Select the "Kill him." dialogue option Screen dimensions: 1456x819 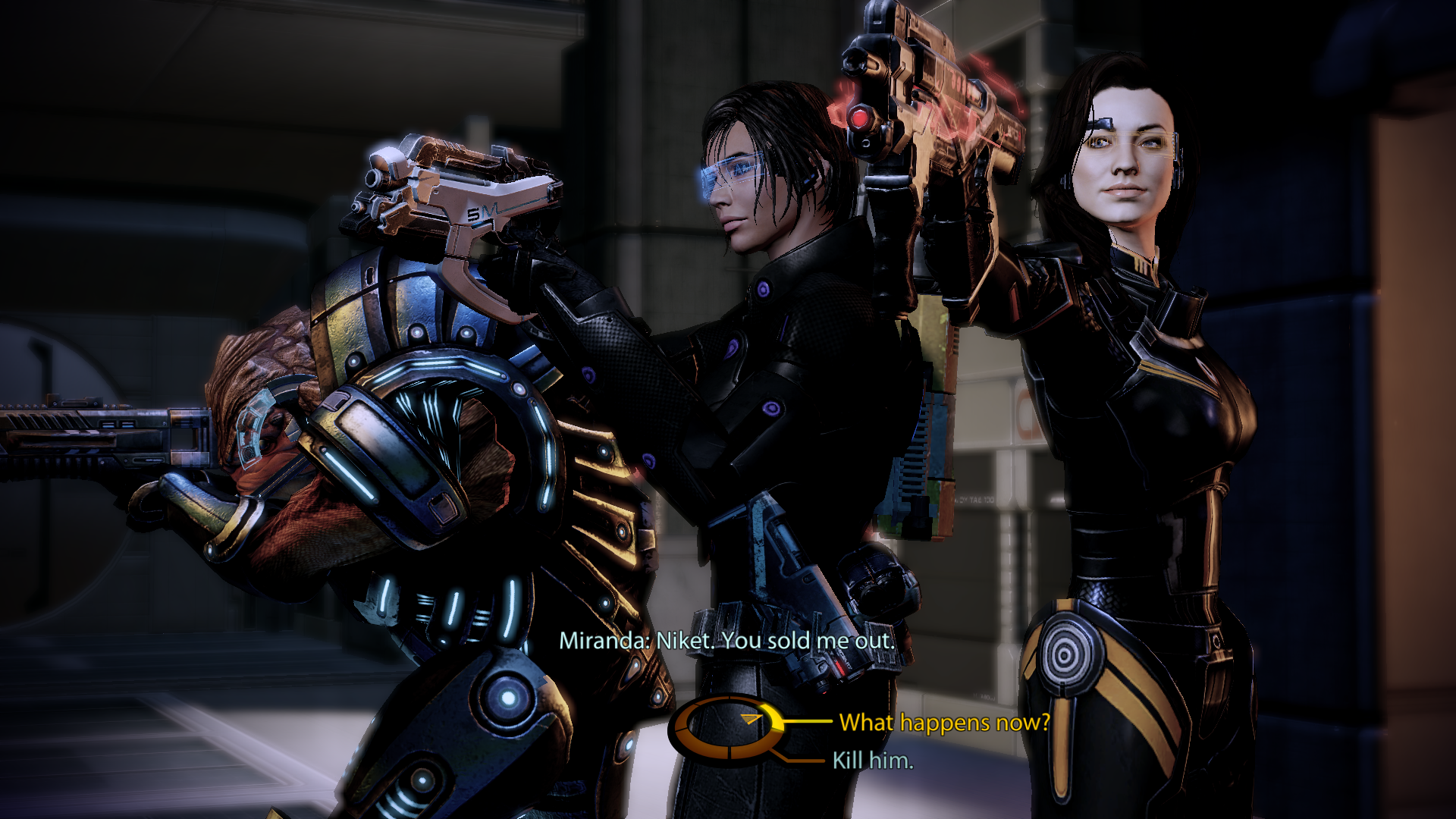(x=873, y=760)
